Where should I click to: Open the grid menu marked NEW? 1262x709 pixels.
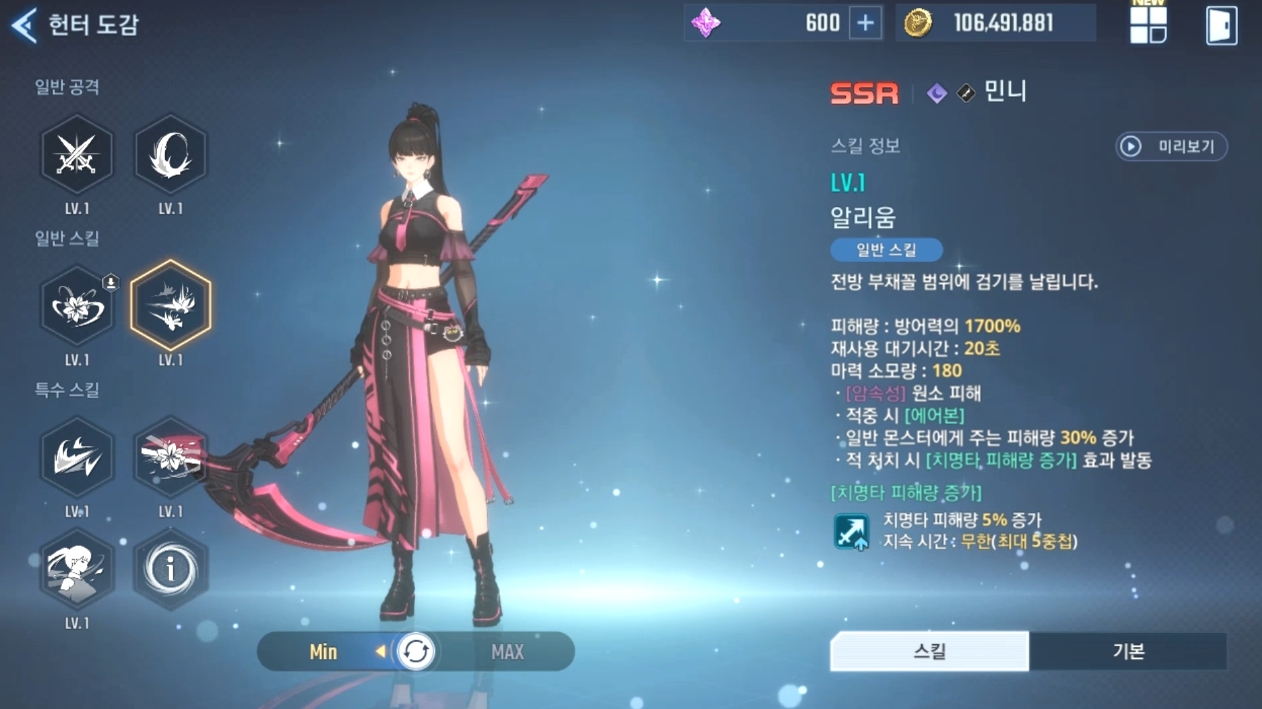coord(1148,26)
